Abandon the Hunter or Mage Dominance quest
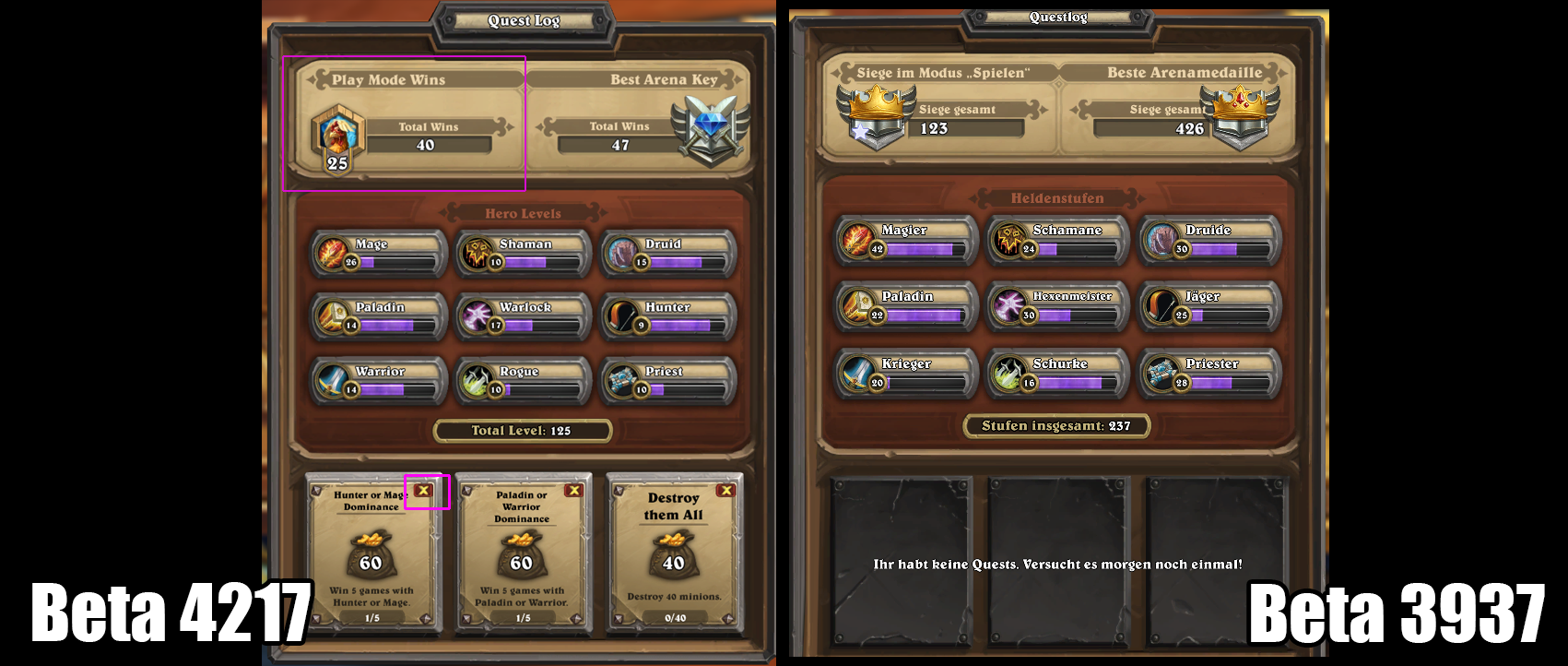Image resolution: width=1568 pixels, height=666 pixels. 423,491
